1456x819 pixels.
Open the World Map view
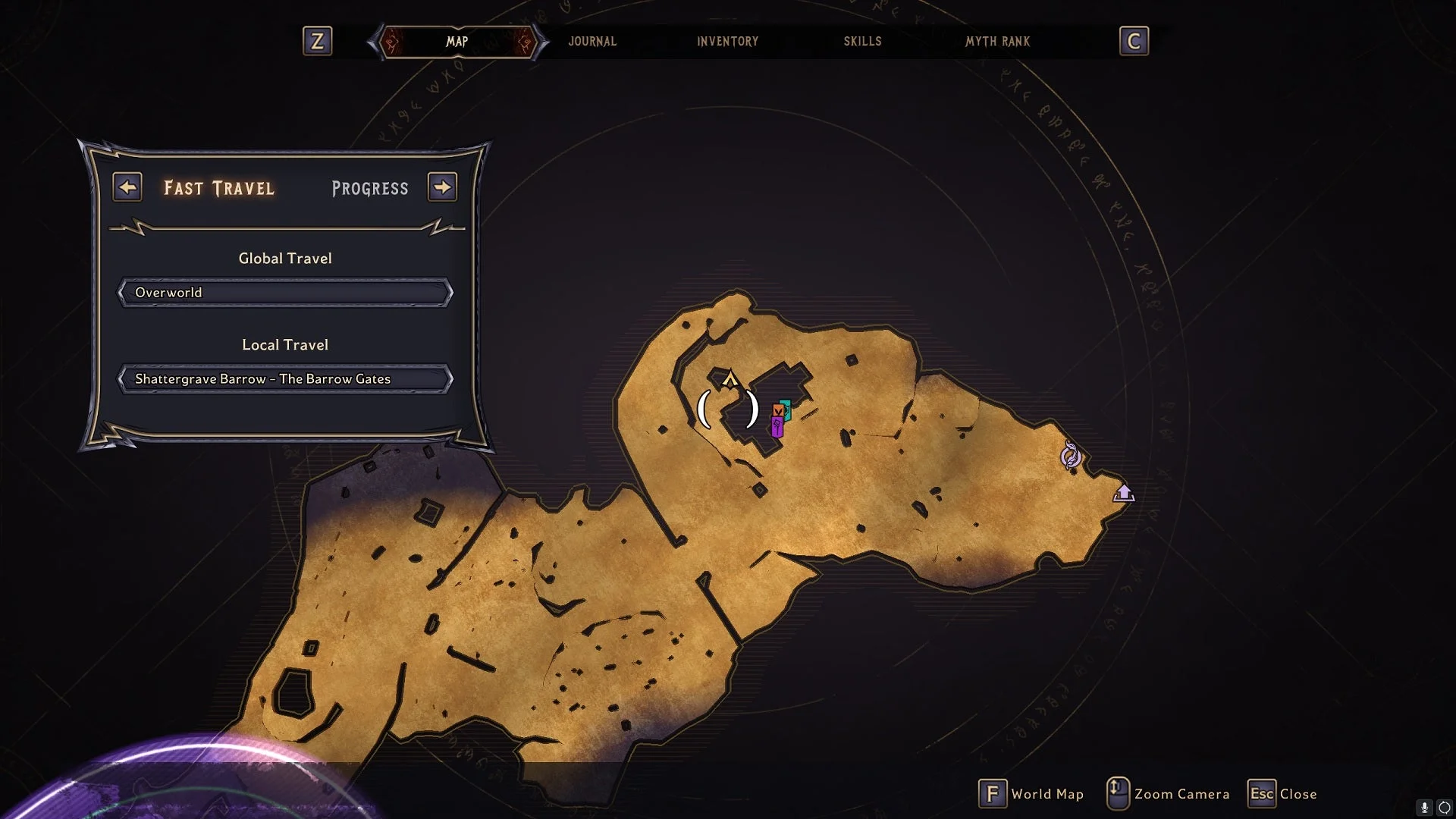(x=1031, y=794)
